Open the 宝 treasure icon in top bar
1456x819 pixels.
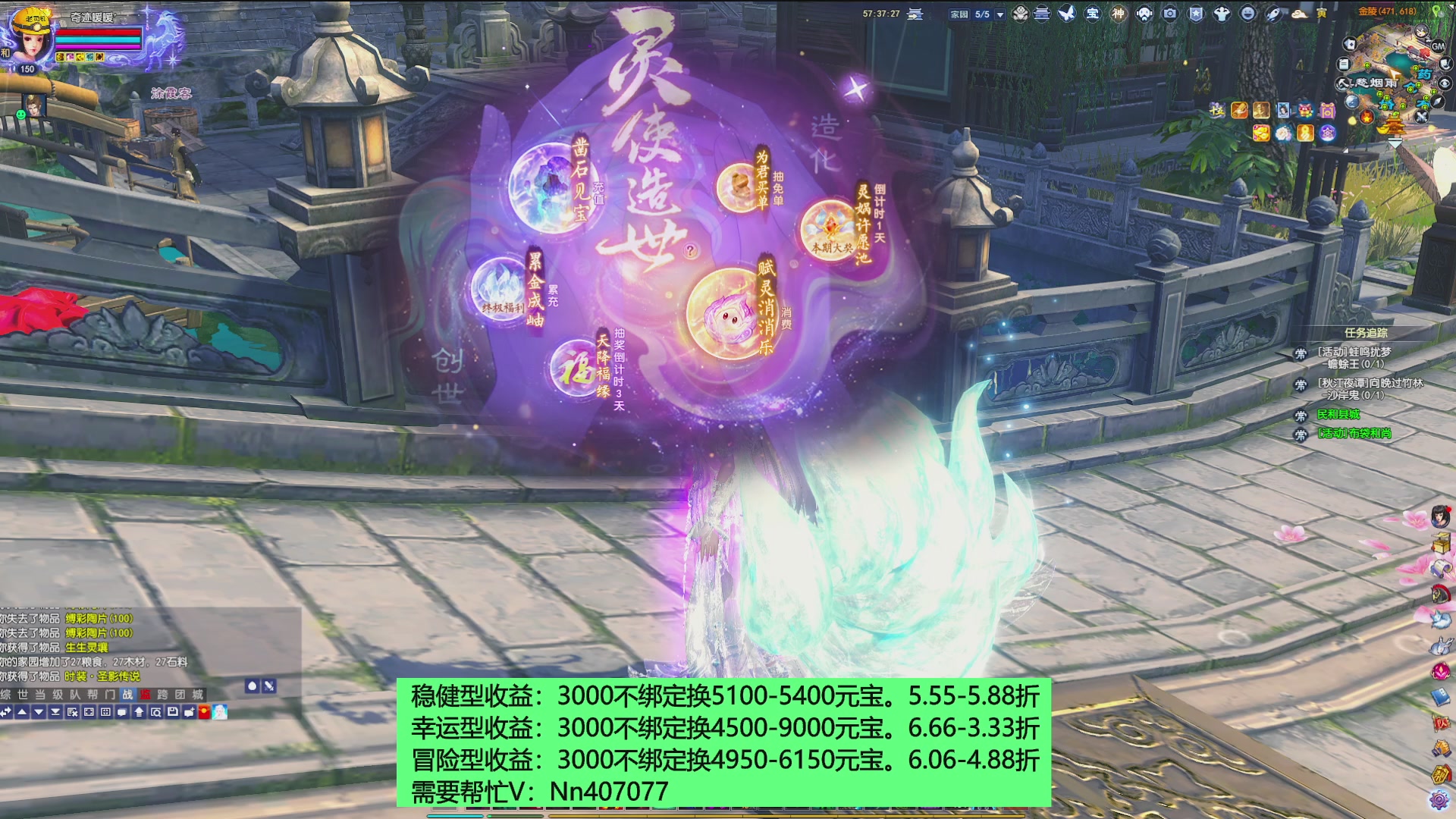[x=1092, y=14]
